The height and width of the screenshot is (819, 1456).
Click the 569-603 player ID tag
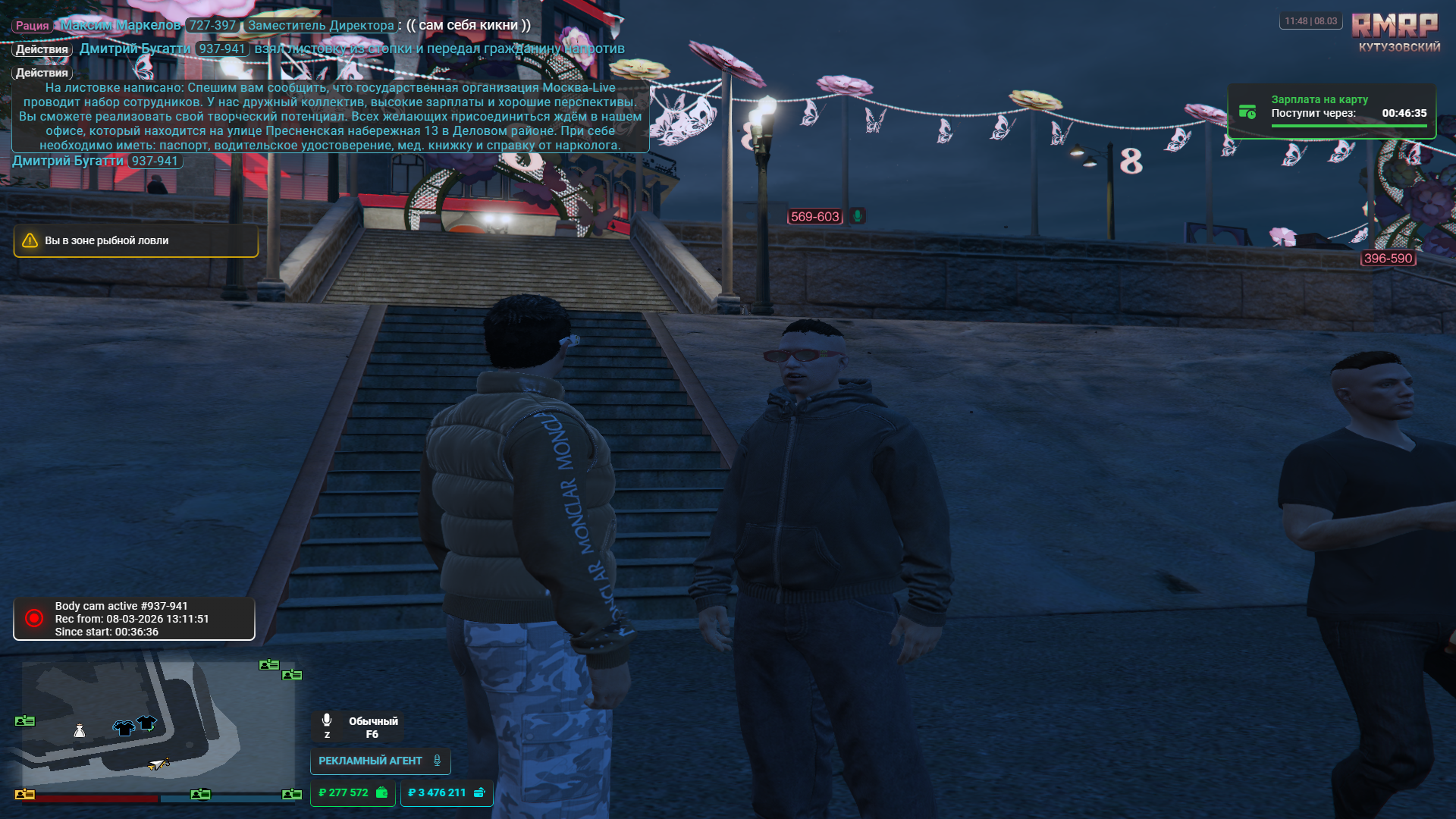click(814, 217)
